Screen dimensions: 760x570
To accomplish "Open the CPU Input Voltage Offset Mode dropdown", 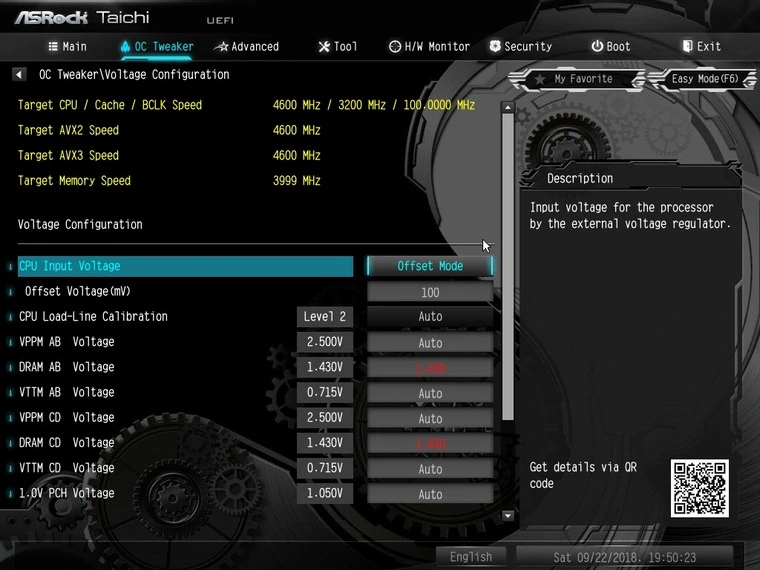I will [430, 266].
